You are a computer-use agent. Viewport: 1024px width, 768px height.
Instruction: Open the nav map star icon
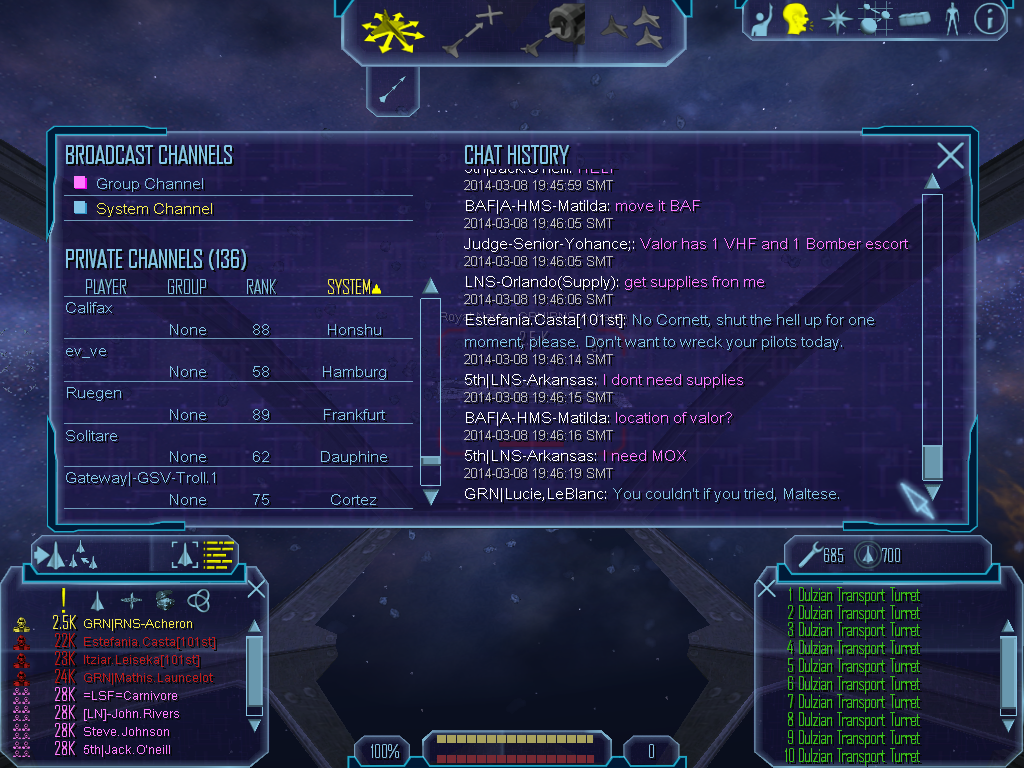point(835,19)
